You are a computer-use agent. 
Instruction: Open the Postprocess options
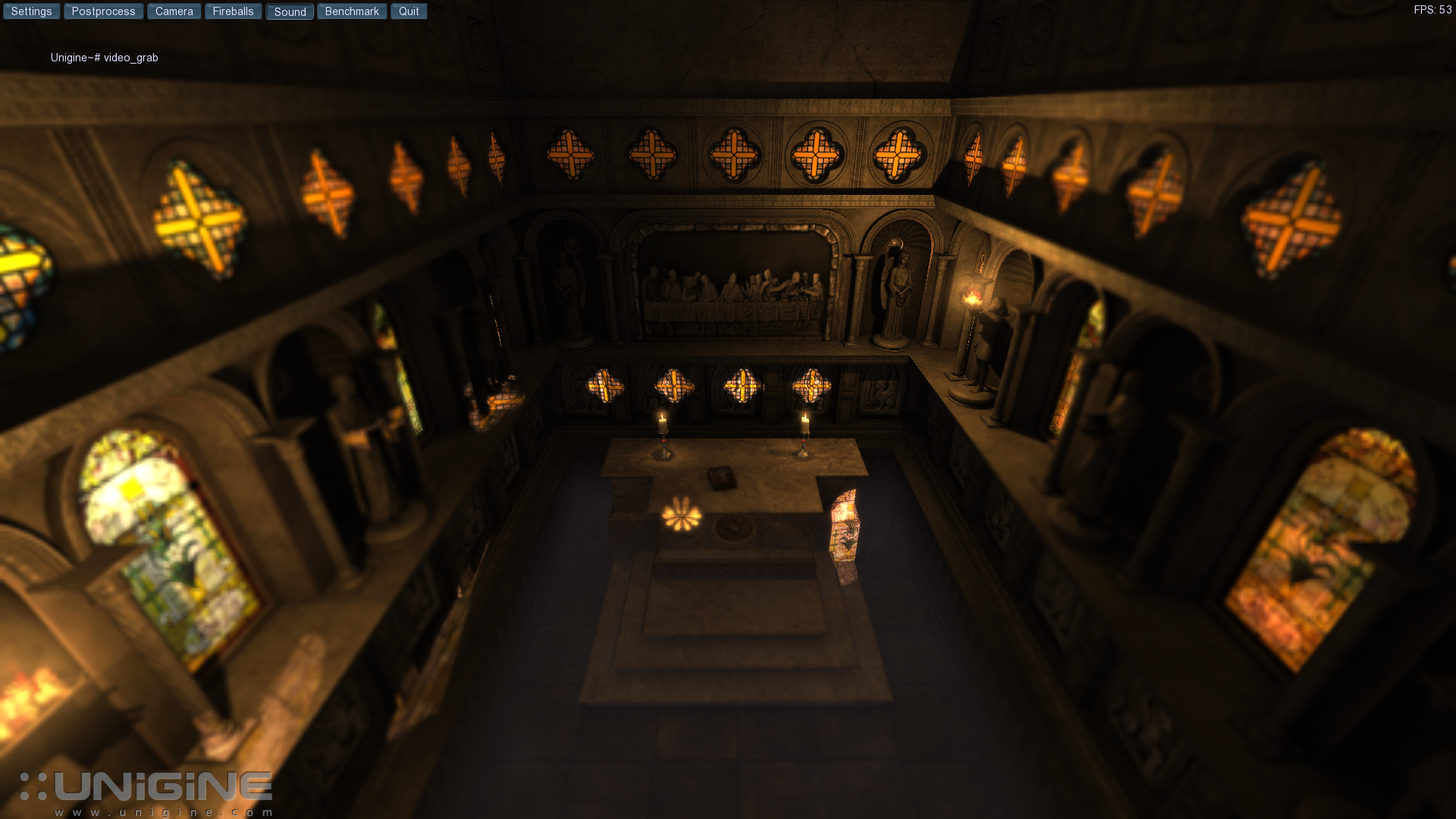[x=103, y=11]
